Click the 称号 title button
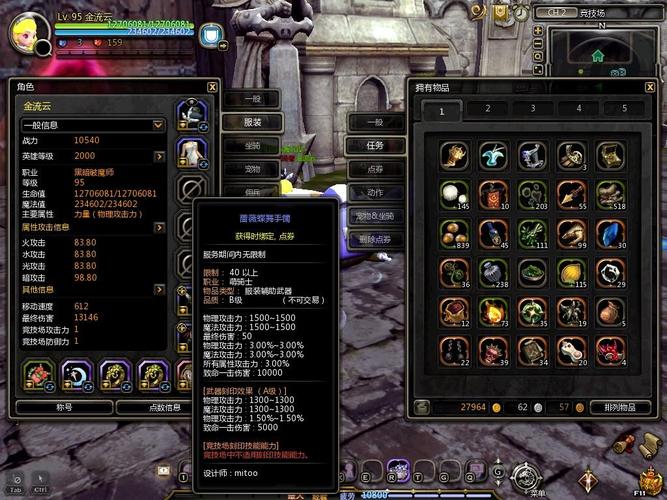The image size is (667, 500). (63, 407)
